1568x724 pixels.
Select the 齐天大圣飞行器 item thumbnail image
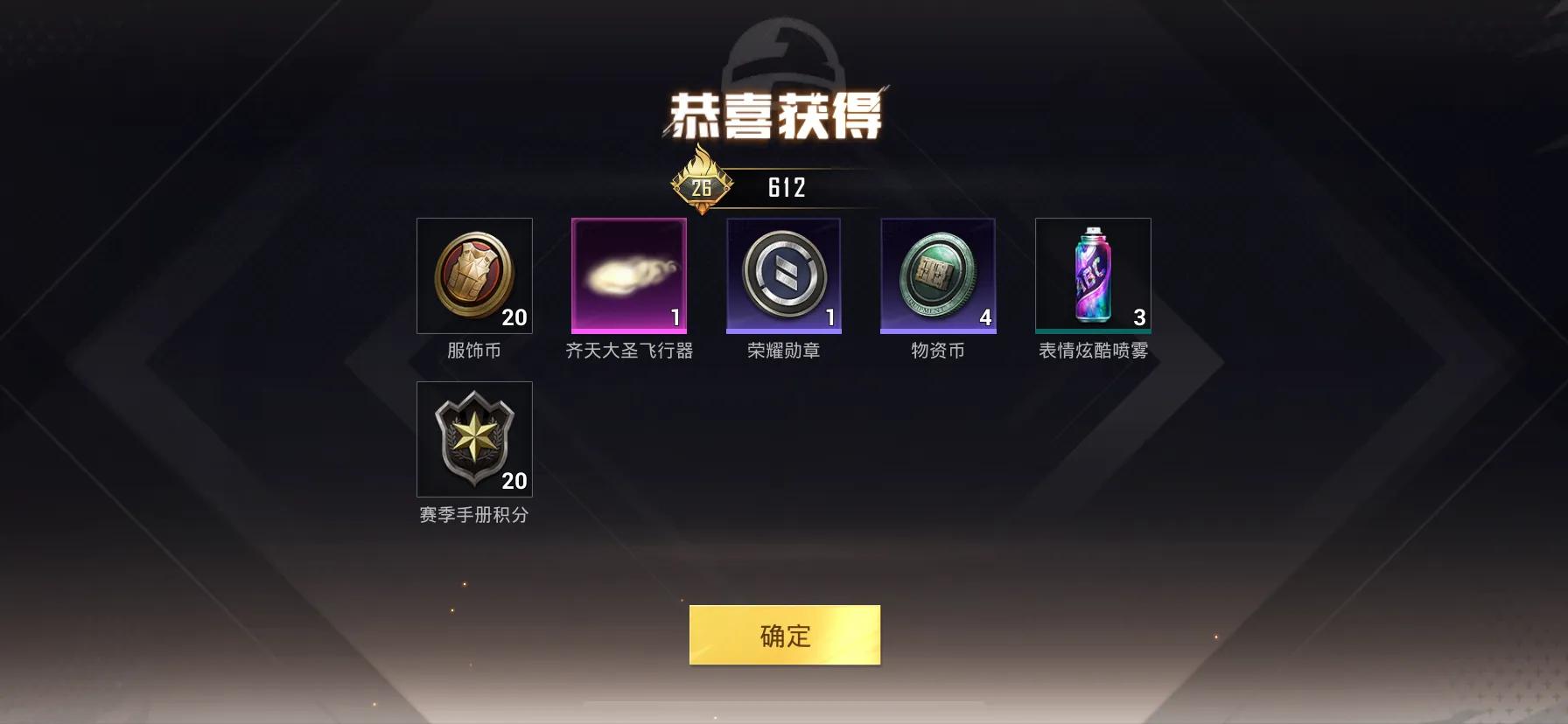point(628,275)
